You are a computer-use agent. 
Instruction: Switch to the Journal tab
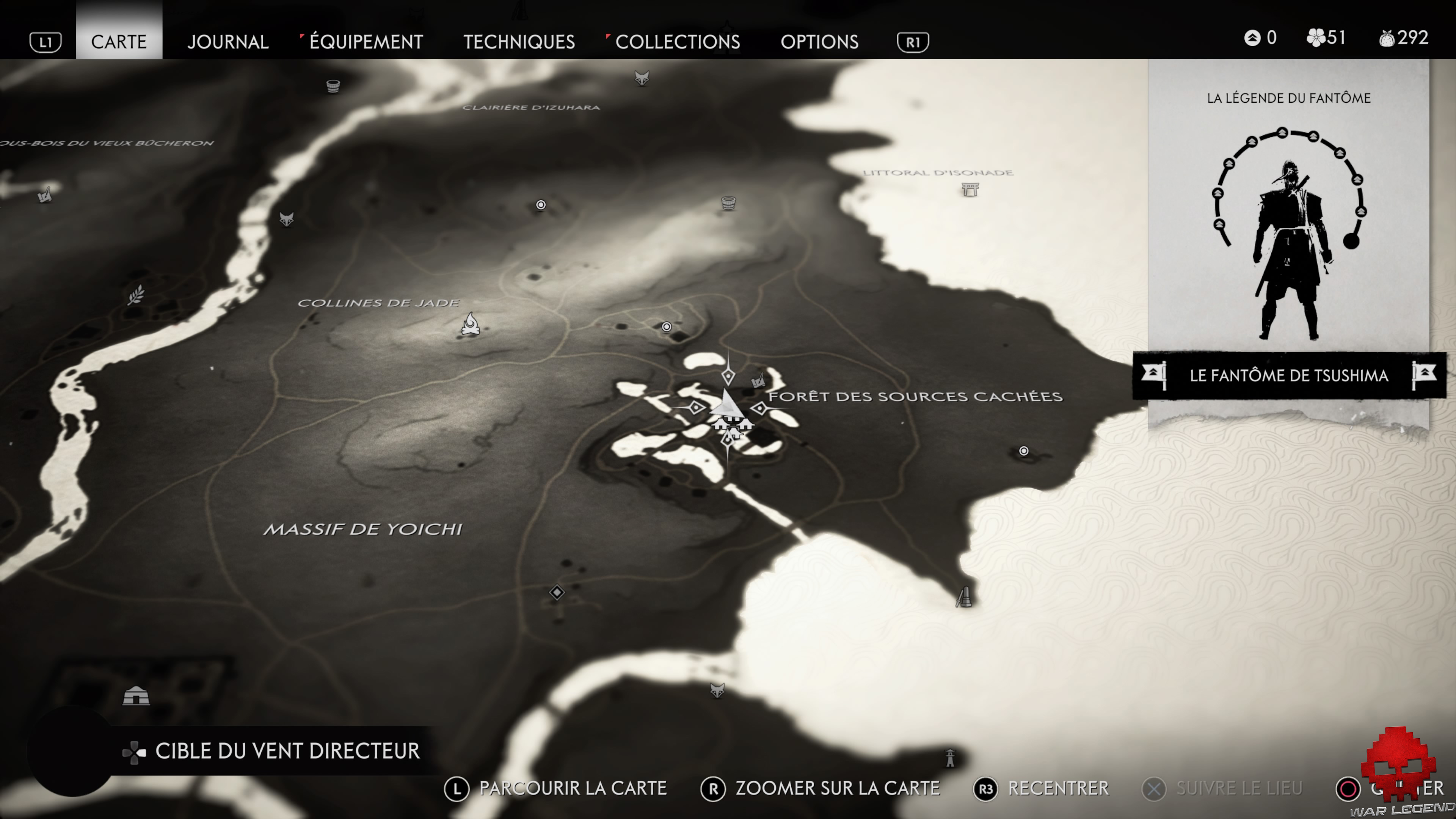228,41
